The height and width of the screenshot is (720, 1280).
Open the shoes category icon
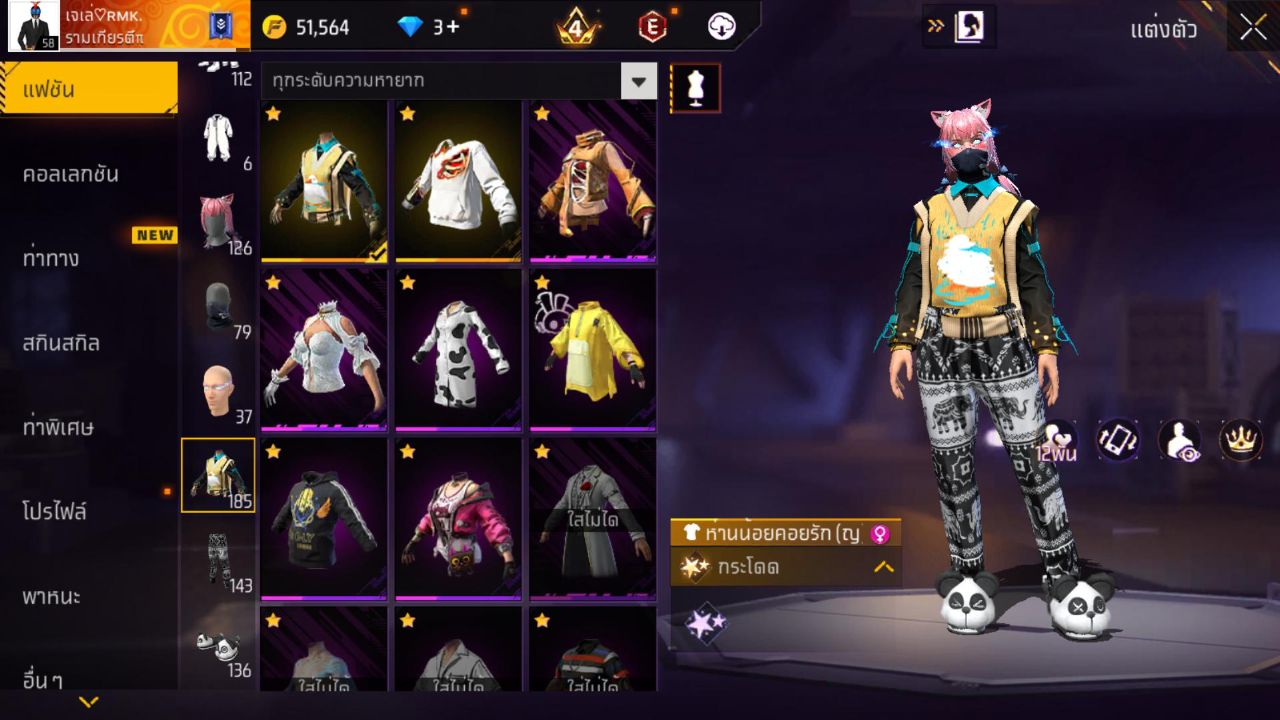point(218,645)
